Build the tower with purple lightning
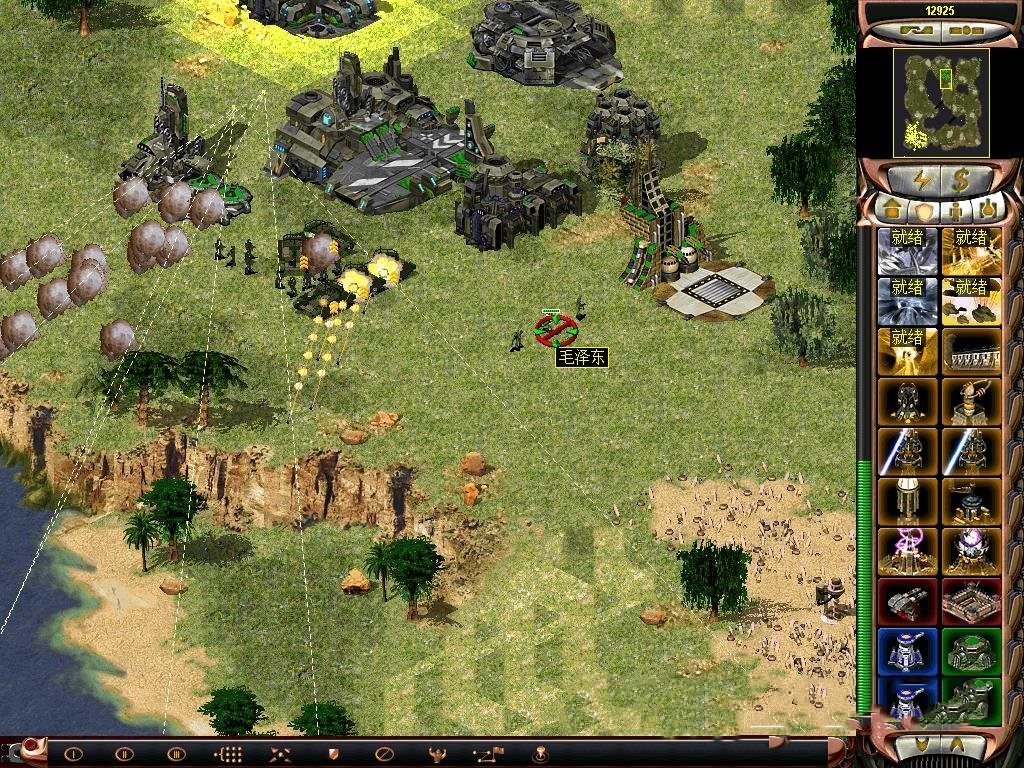 [908, 551]
